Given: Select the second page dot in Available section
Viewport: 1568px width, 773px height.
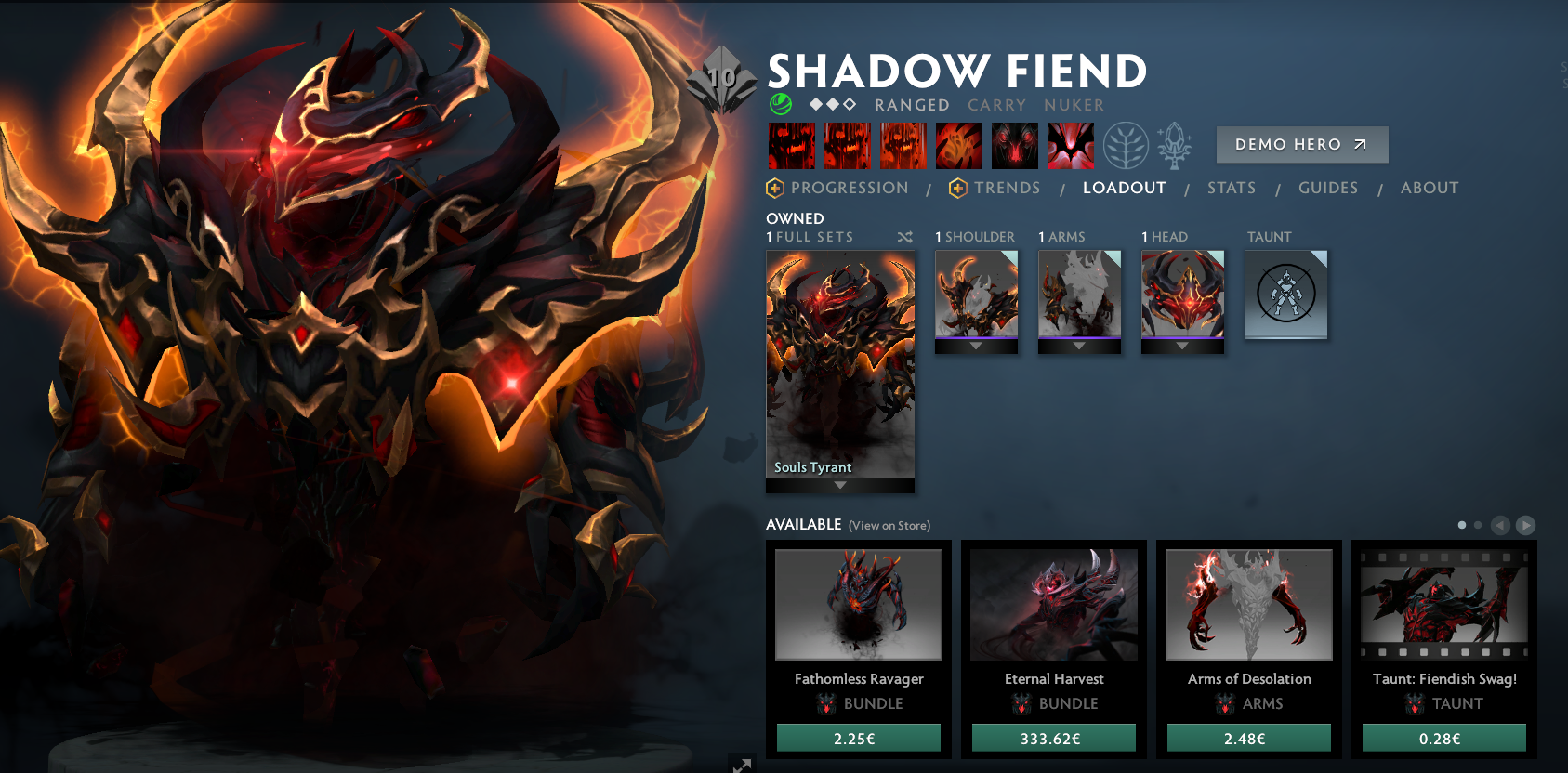Looking at the screenshot, I should tap(1478, 525).
